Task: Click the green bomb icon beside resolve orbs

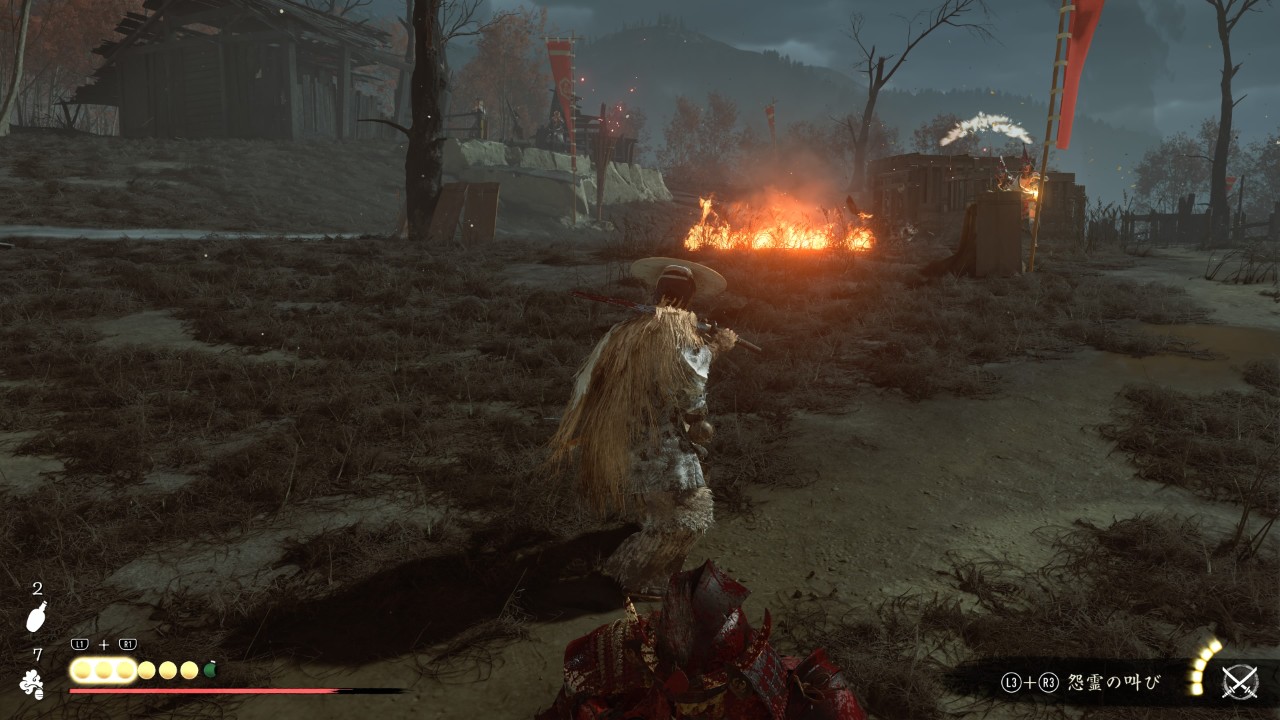Action: (x=211, y=669)
